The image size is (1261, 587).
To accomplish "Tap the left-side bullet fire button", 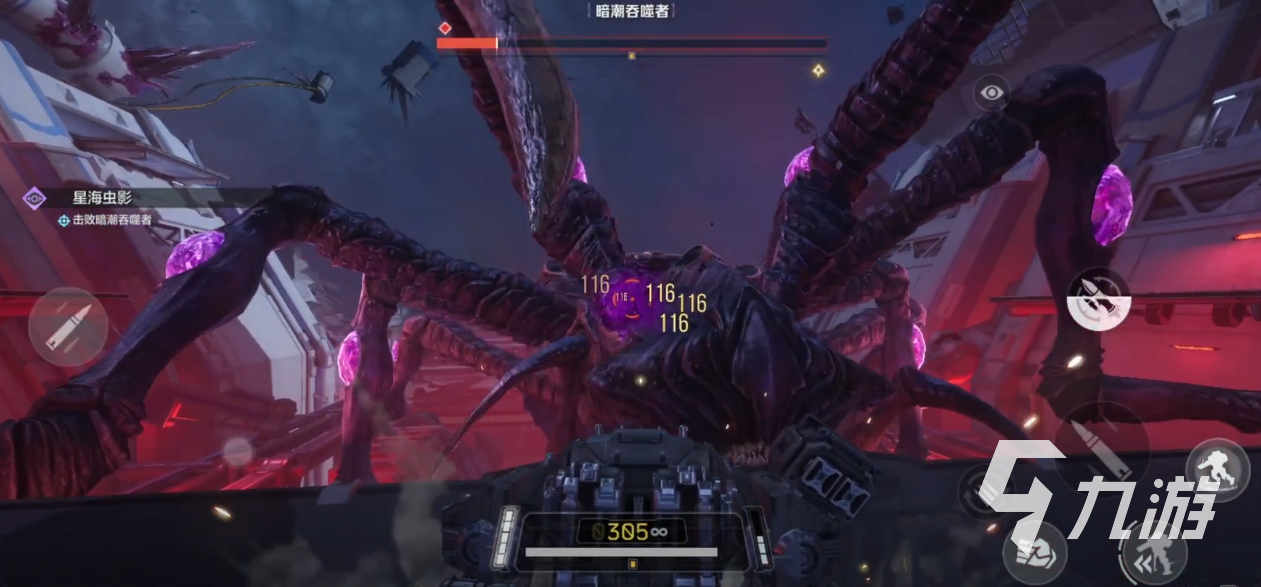I will (x=68, y=326).
